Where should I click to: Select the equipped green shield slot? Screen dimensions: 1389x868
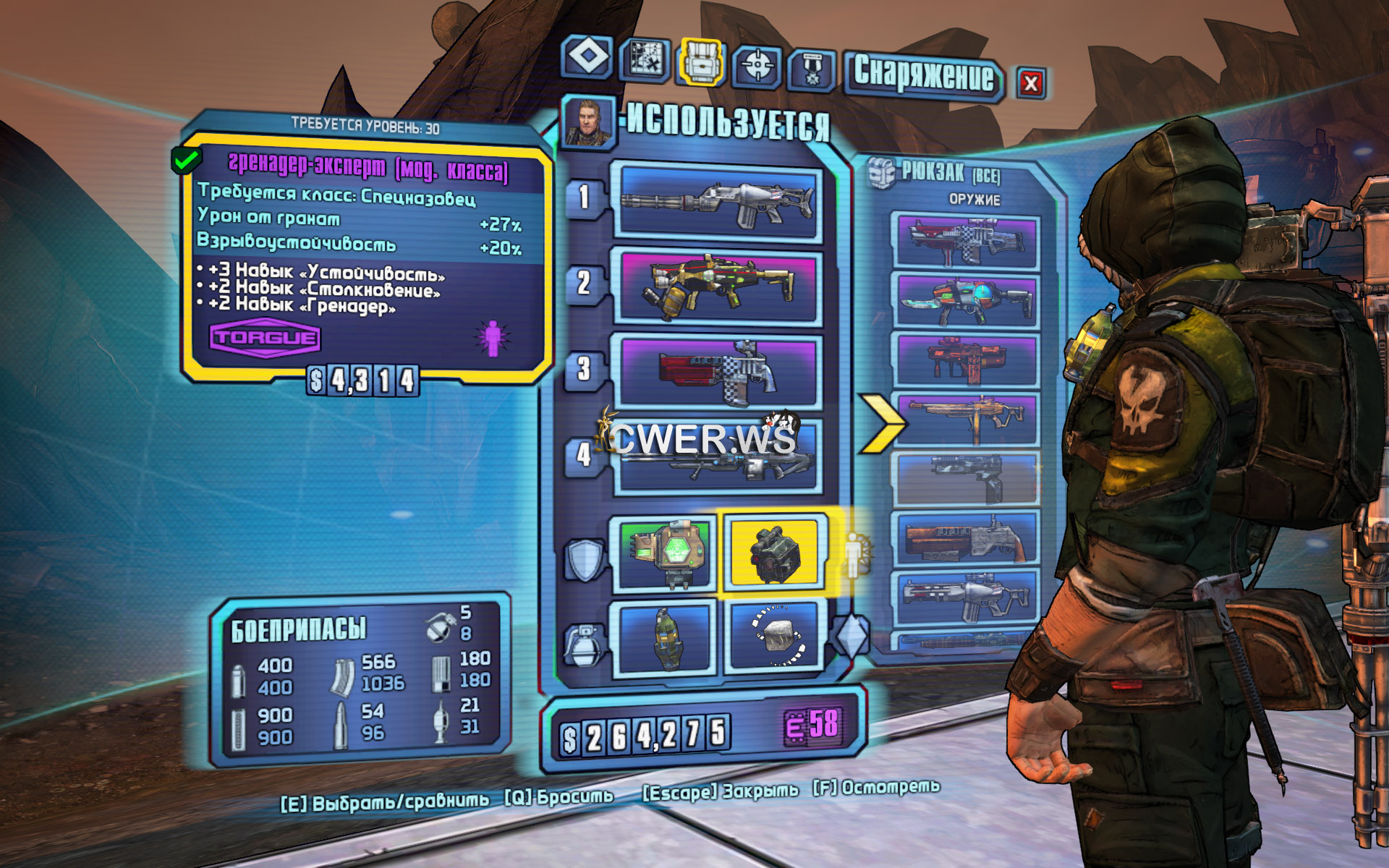click(665, 553)
